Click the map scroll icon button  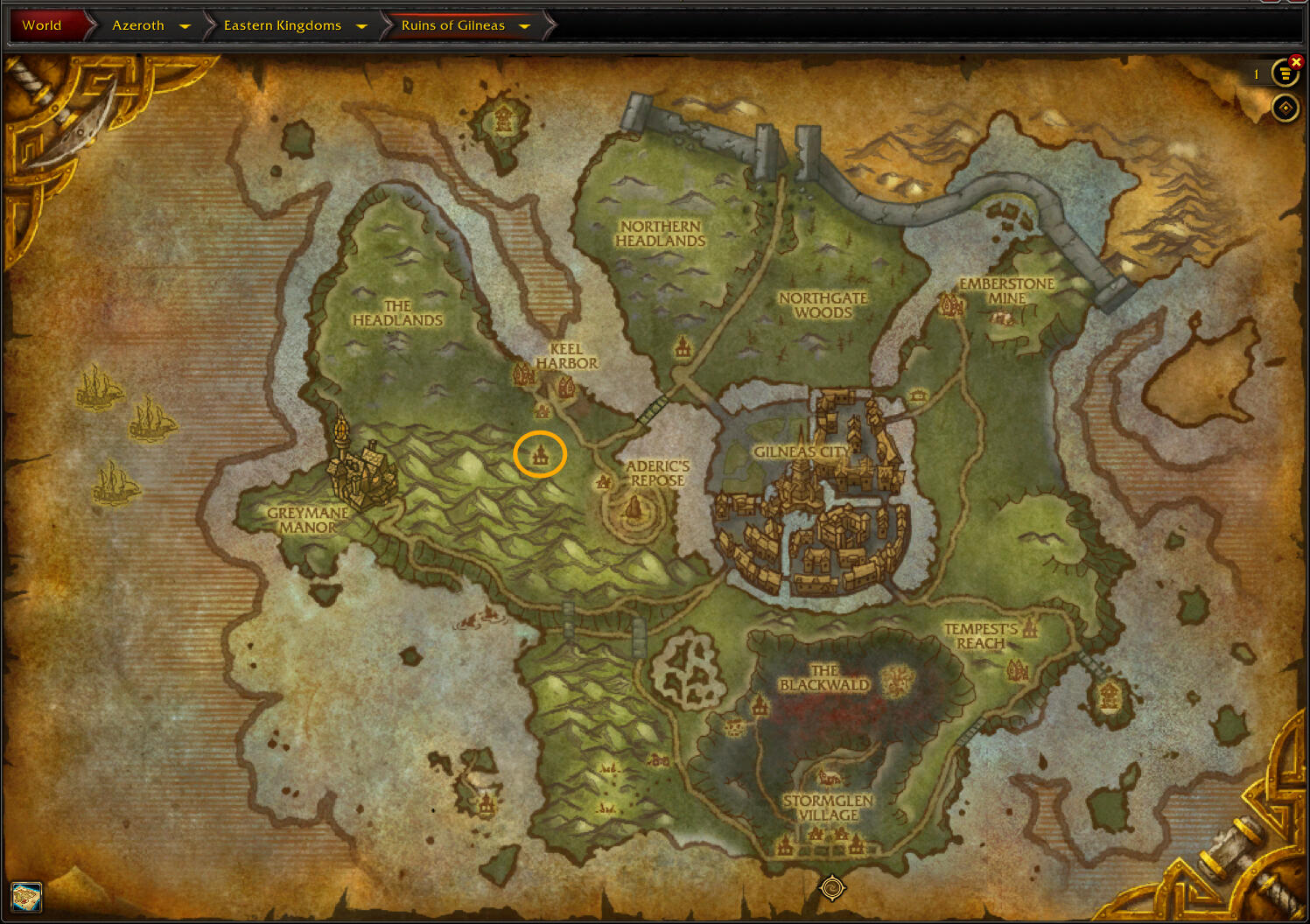point(26,897)
